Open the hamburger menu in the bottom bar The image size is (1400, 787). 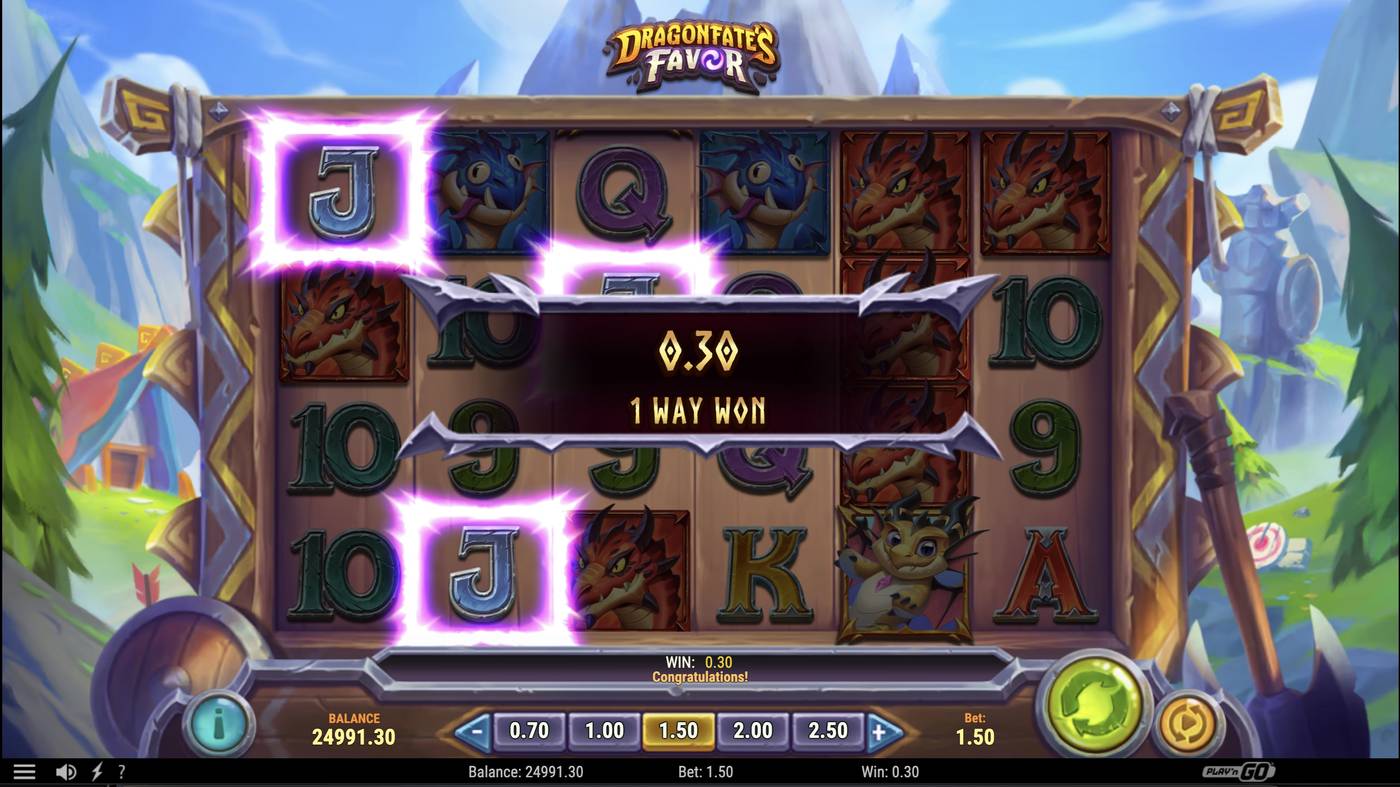pyautogui.click(x=25, y=771)
